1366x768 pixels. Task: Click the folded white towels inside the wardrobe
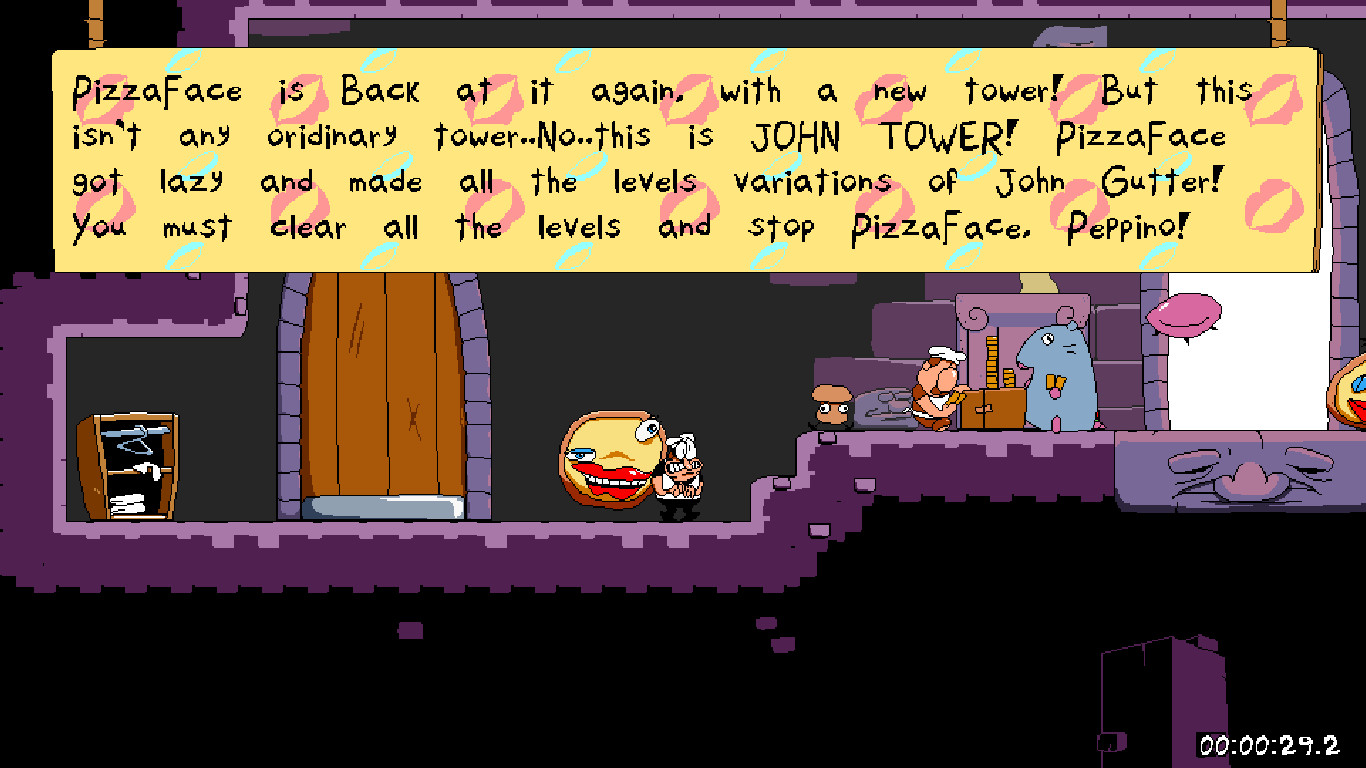tap(130, 505)
